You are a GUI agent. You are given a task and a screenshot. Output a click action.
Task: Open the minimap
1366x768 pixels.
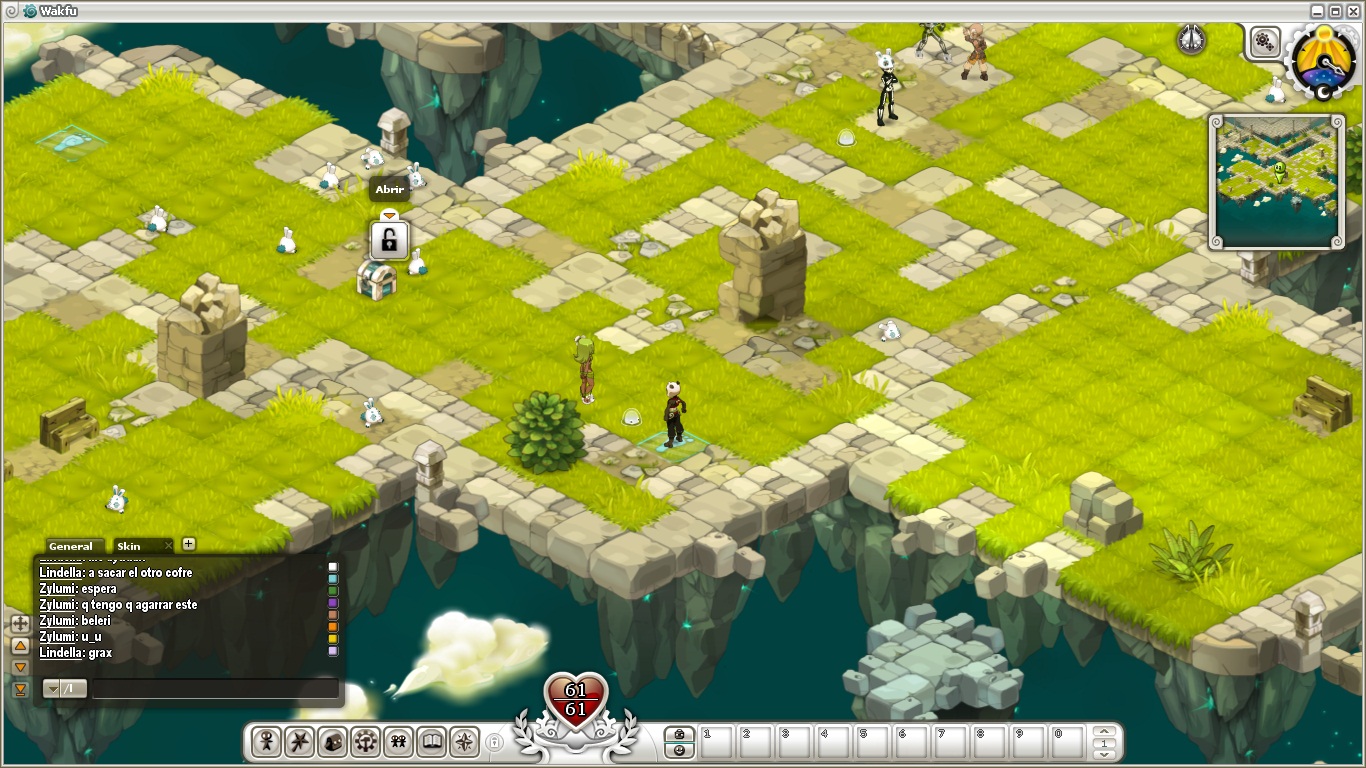pos(1275,181)
